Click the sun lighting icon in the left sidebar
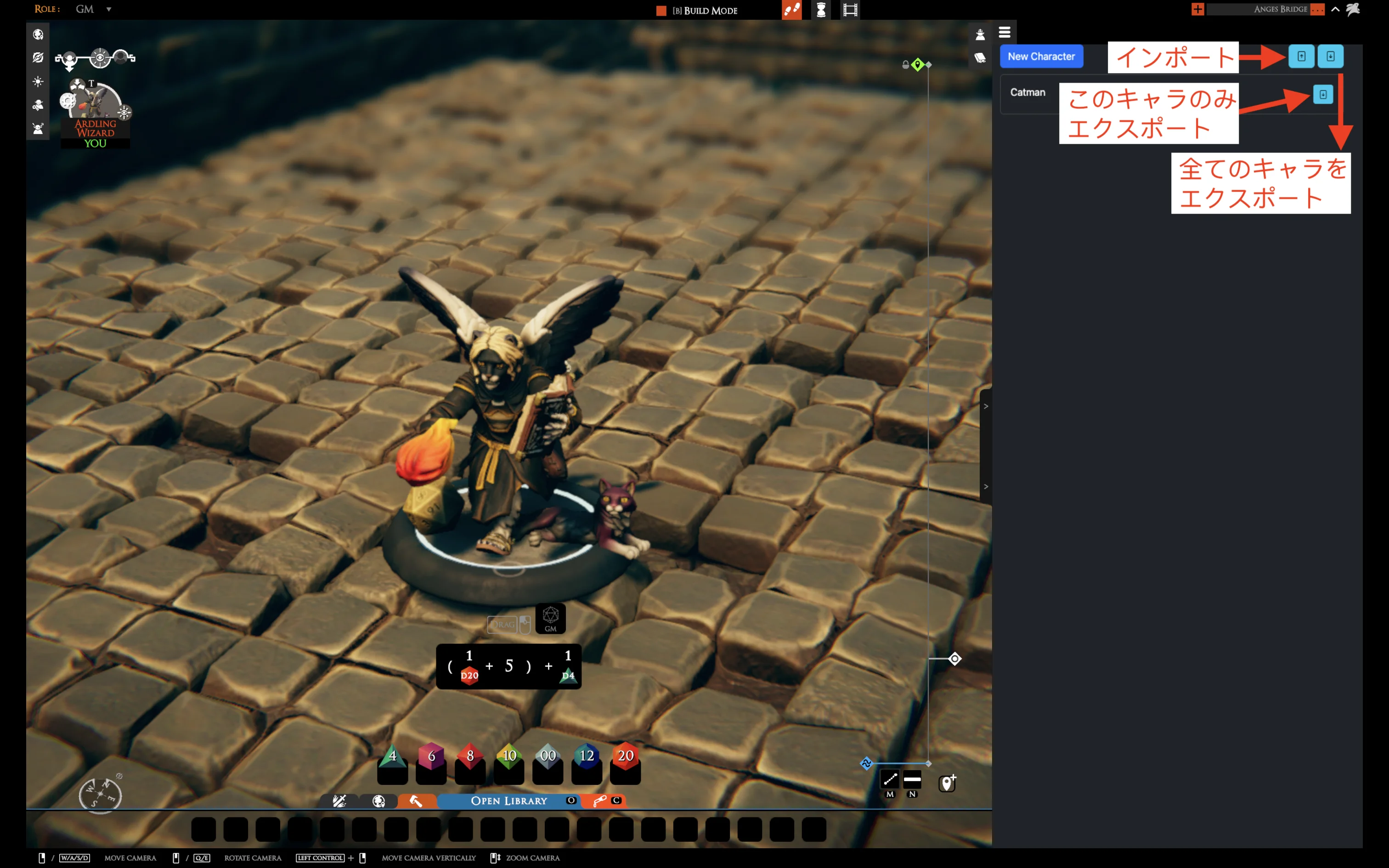 pyautogui.click(x=38, y=81)
